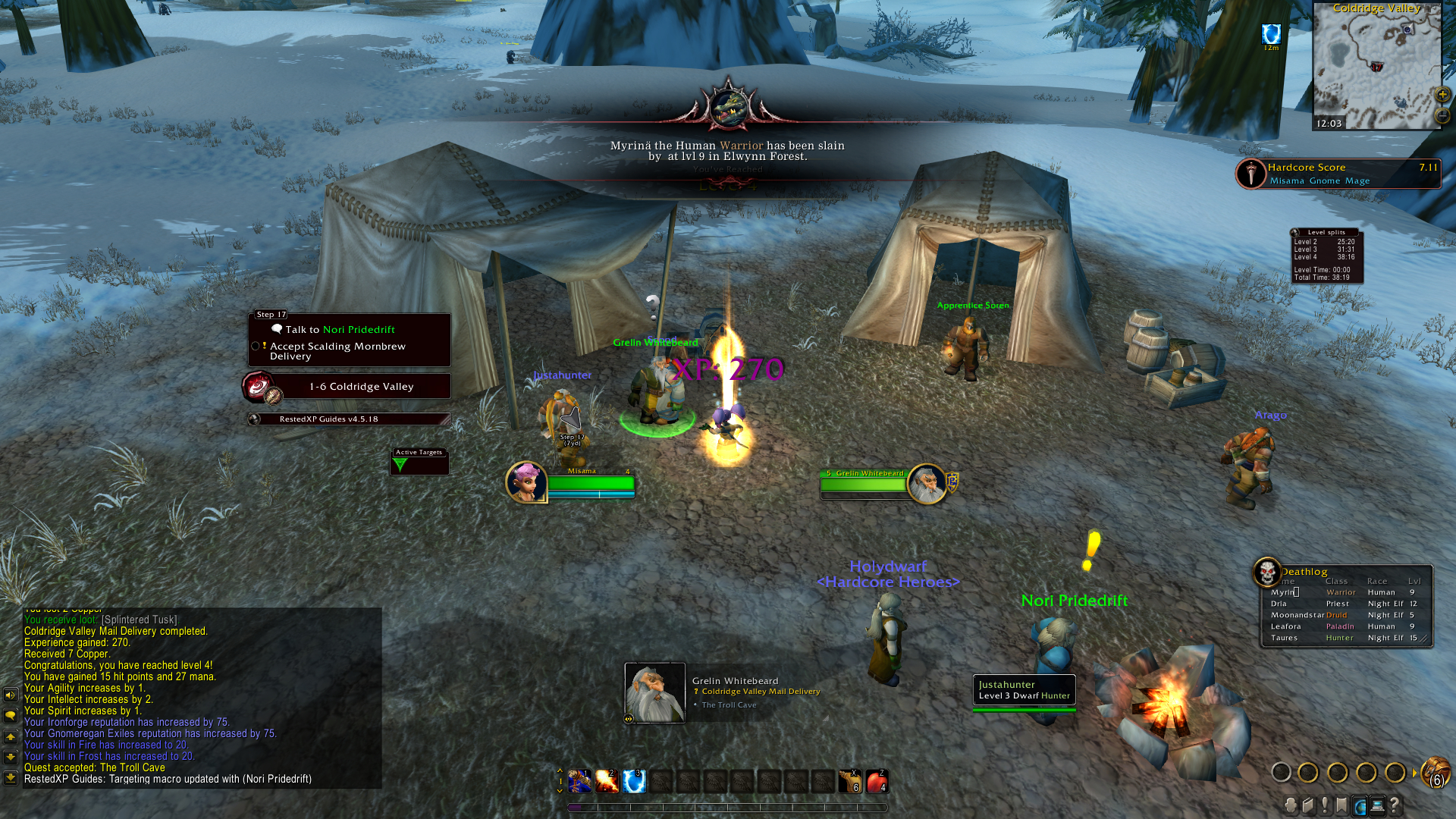Open the quest log exclamation button
Image resolution: width=1456 pixels, height=819 pixels.
click(x=1325, y=805)
